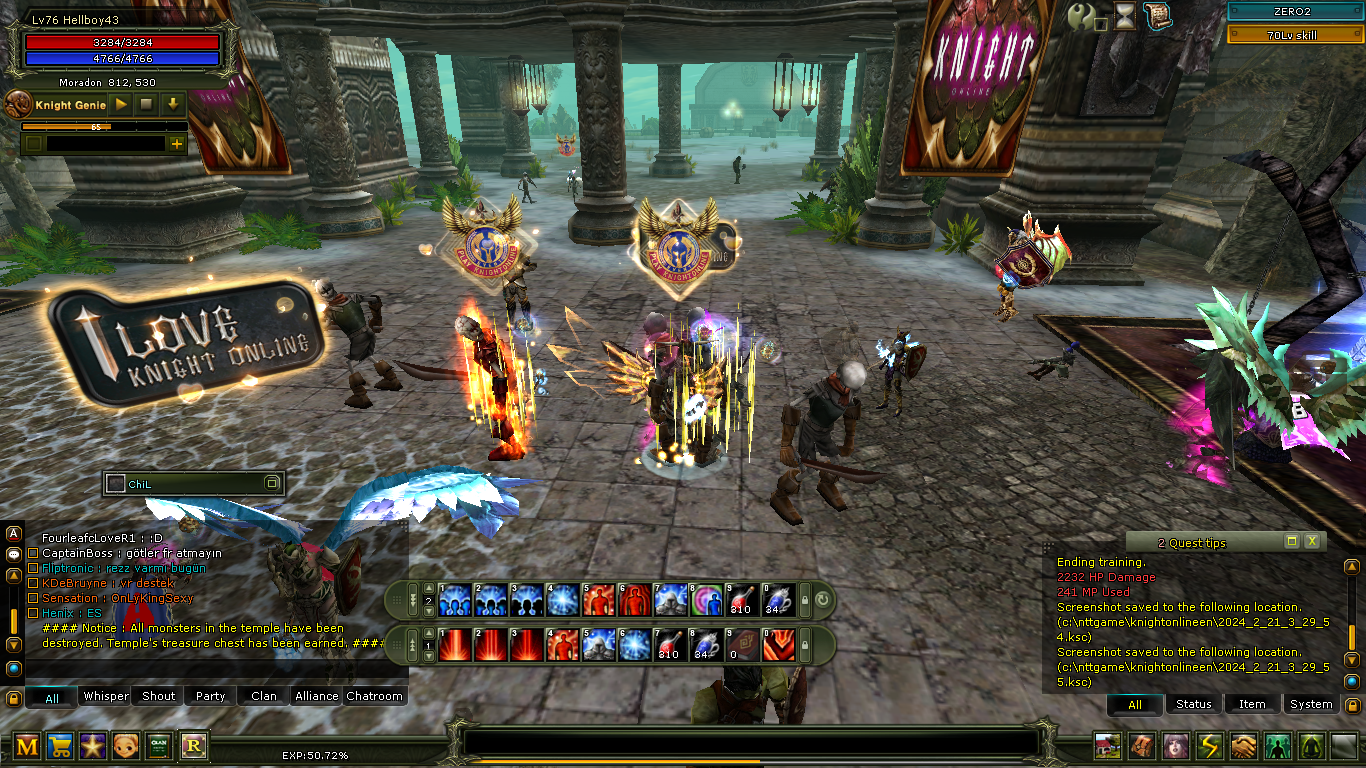
Task: Show the Chatroom tab
Action: [374, 696]
